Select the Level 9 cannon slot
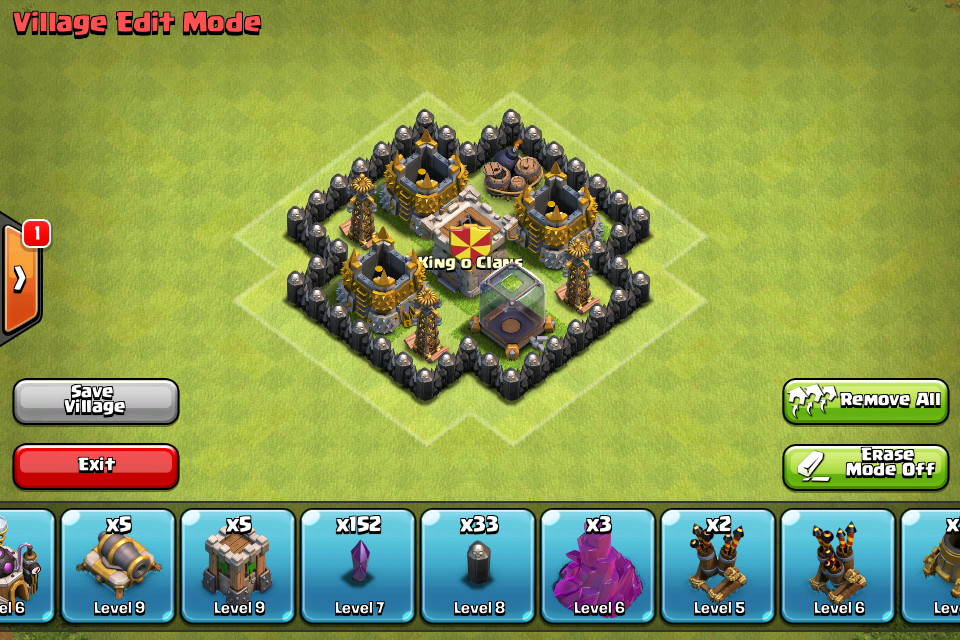960x640 pixels. [x=118, y=566]
